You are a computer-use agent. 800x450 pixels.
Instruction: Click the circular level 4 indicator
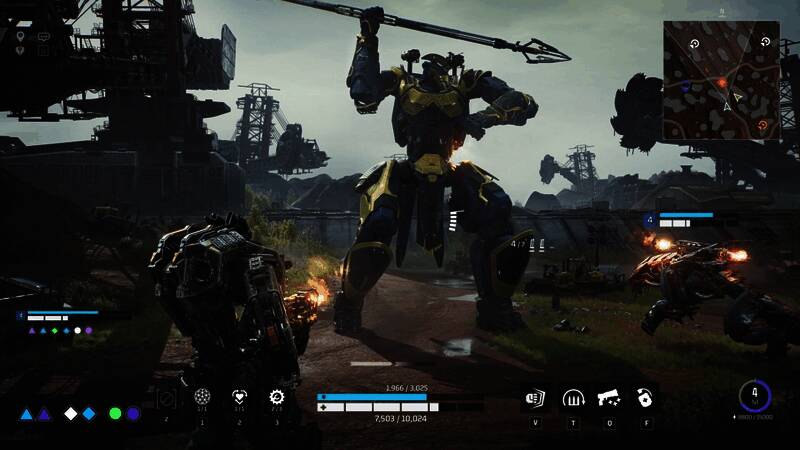pos(755,396)
